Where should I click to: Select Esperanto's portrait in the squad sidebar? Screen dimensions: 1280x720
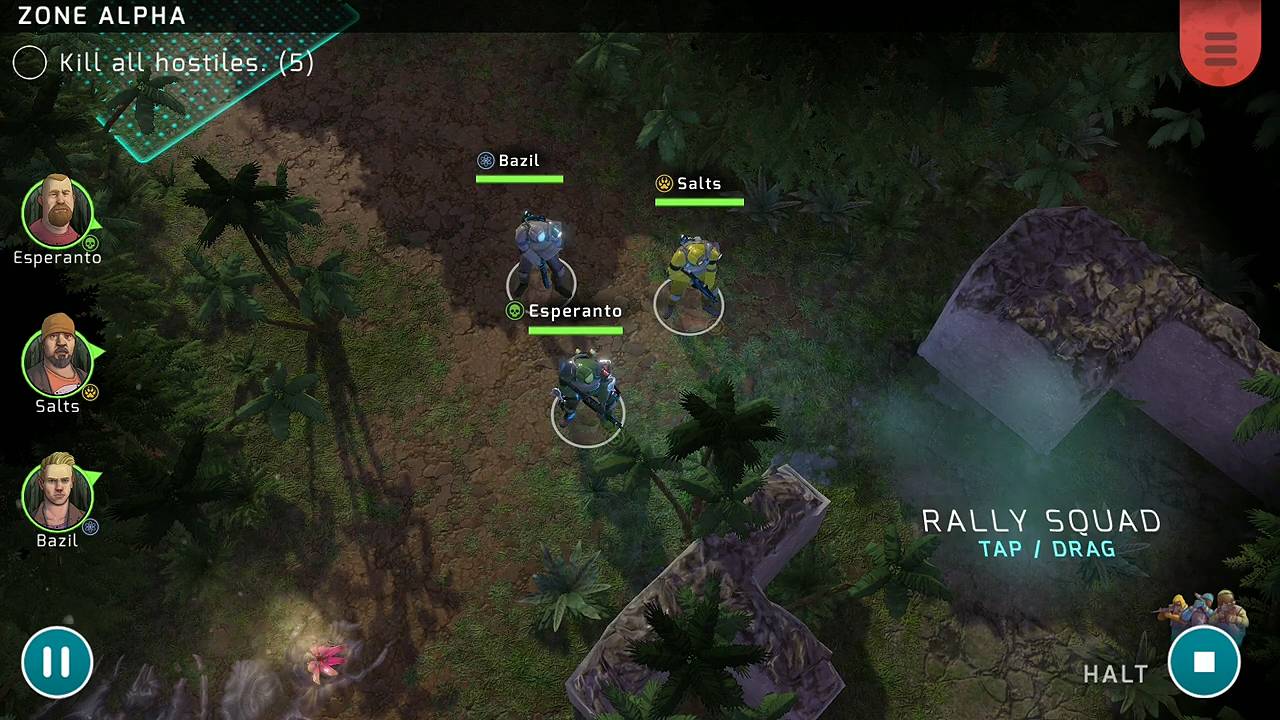[x=57, y=210]
